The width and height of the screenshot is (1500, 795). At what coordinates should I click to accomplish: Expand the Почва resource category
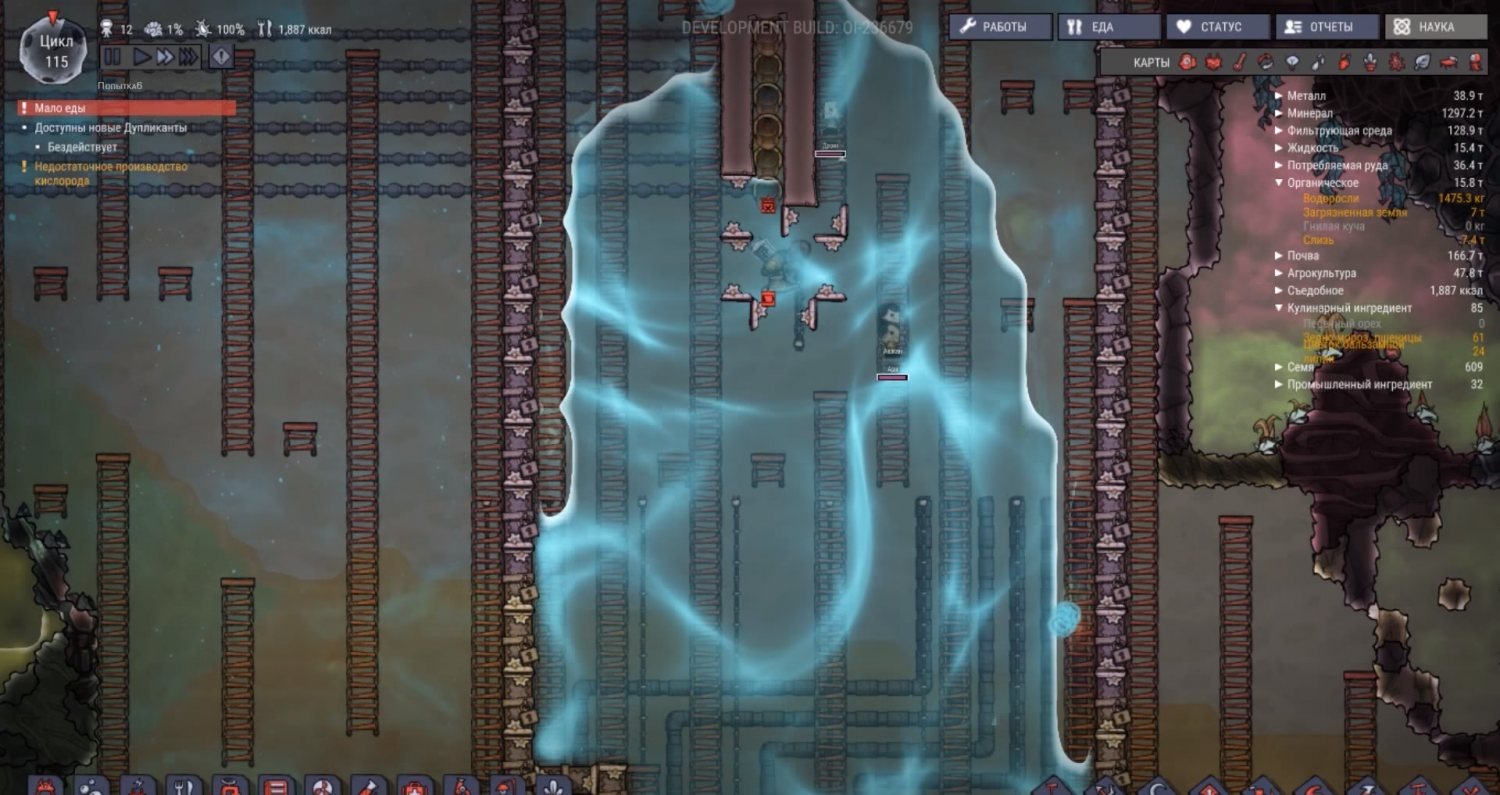click(x=1279, y=256)
